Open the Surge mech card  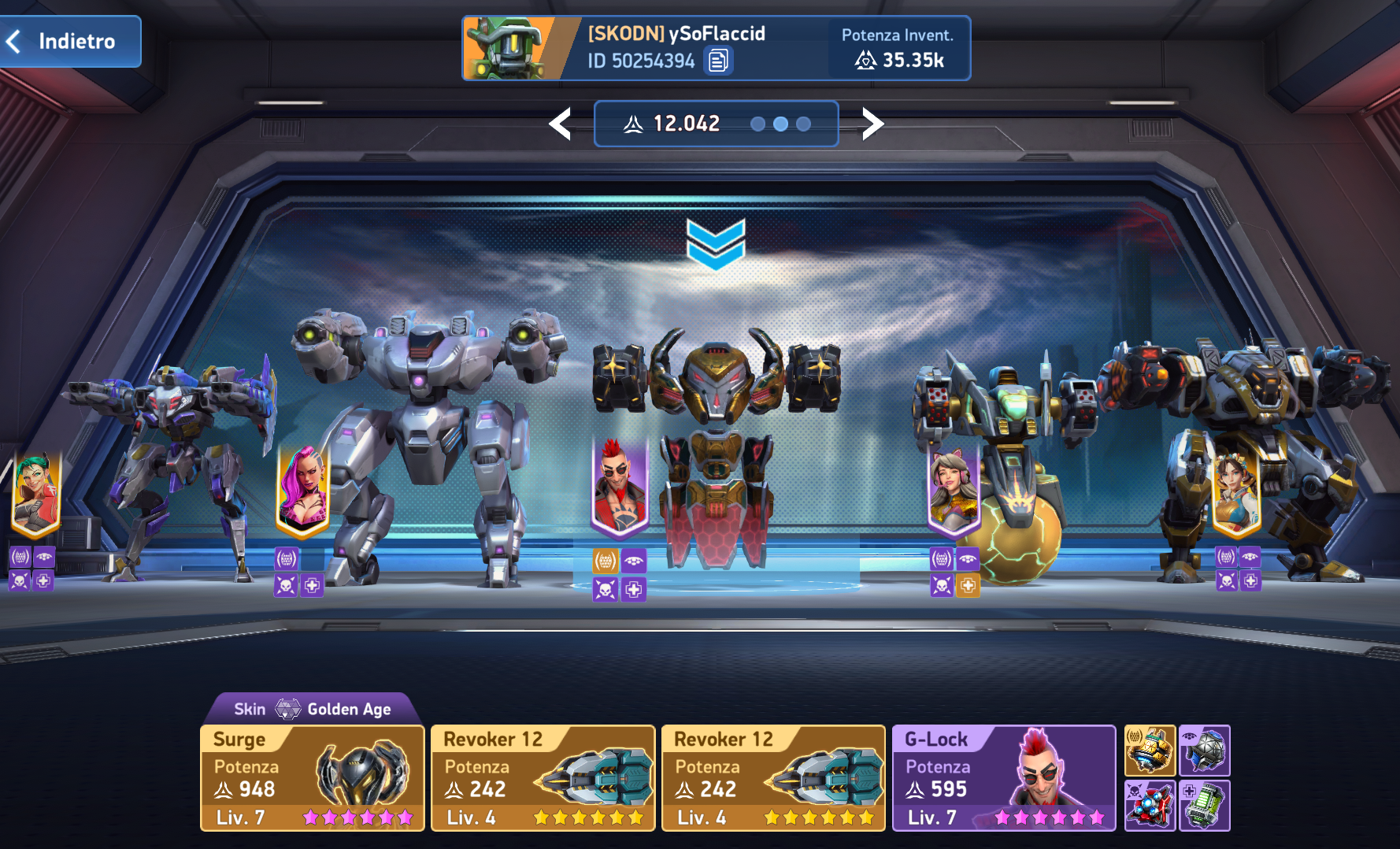click(313, 778)
